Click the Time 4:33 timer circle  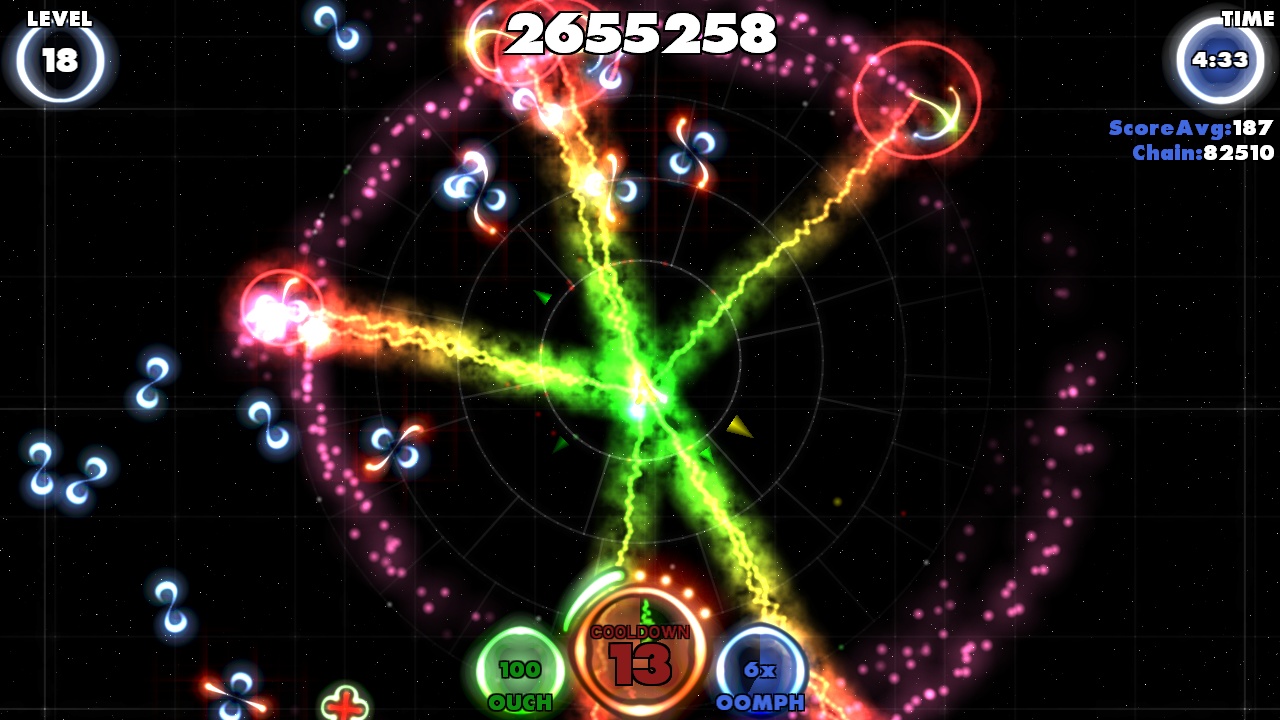tap(1218, 58)
